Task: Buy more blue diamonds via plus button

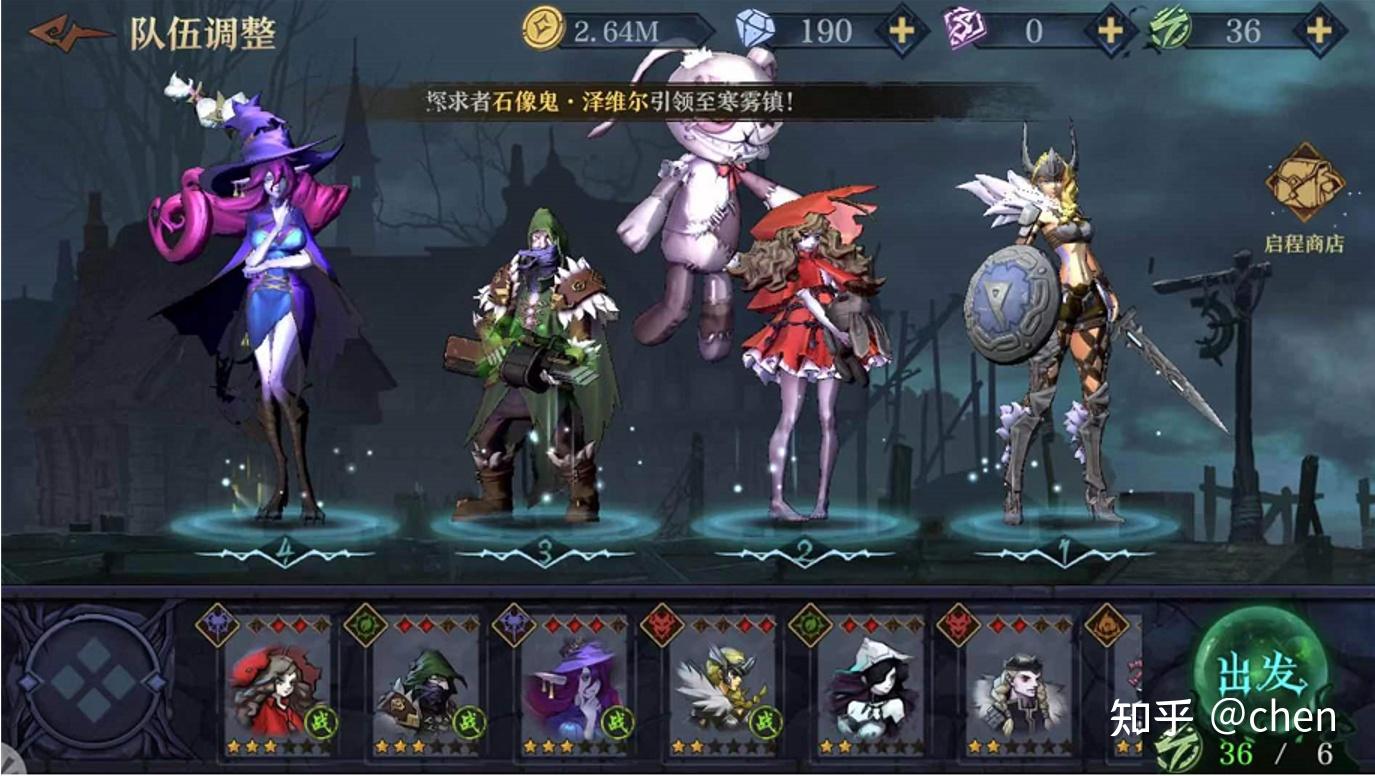Action: [901, 31]
